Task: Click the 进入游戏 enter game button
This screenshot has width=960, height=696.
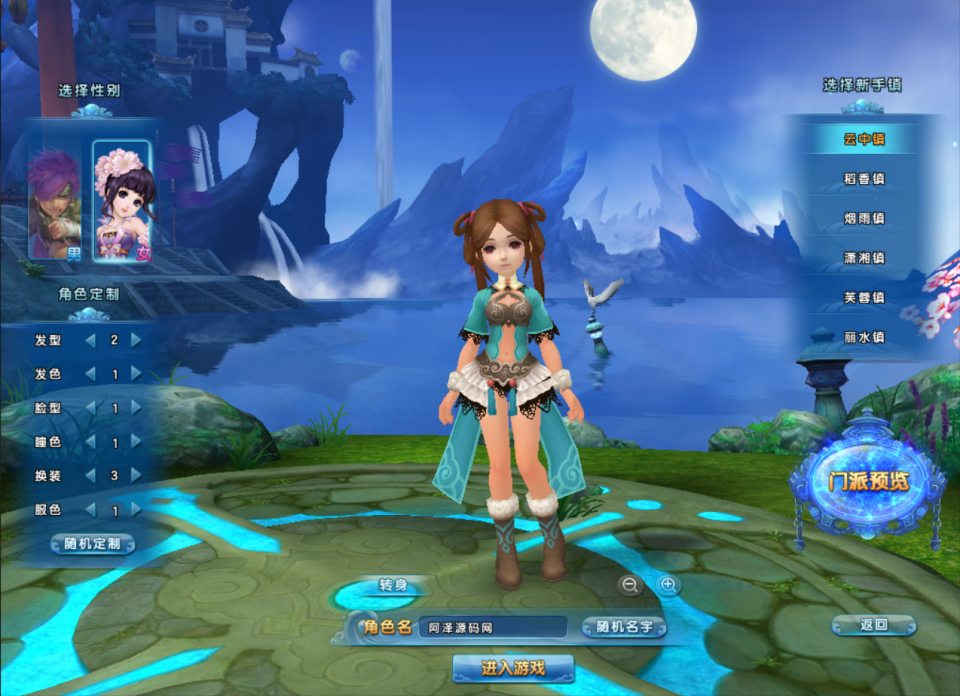Action: [513, 668]
